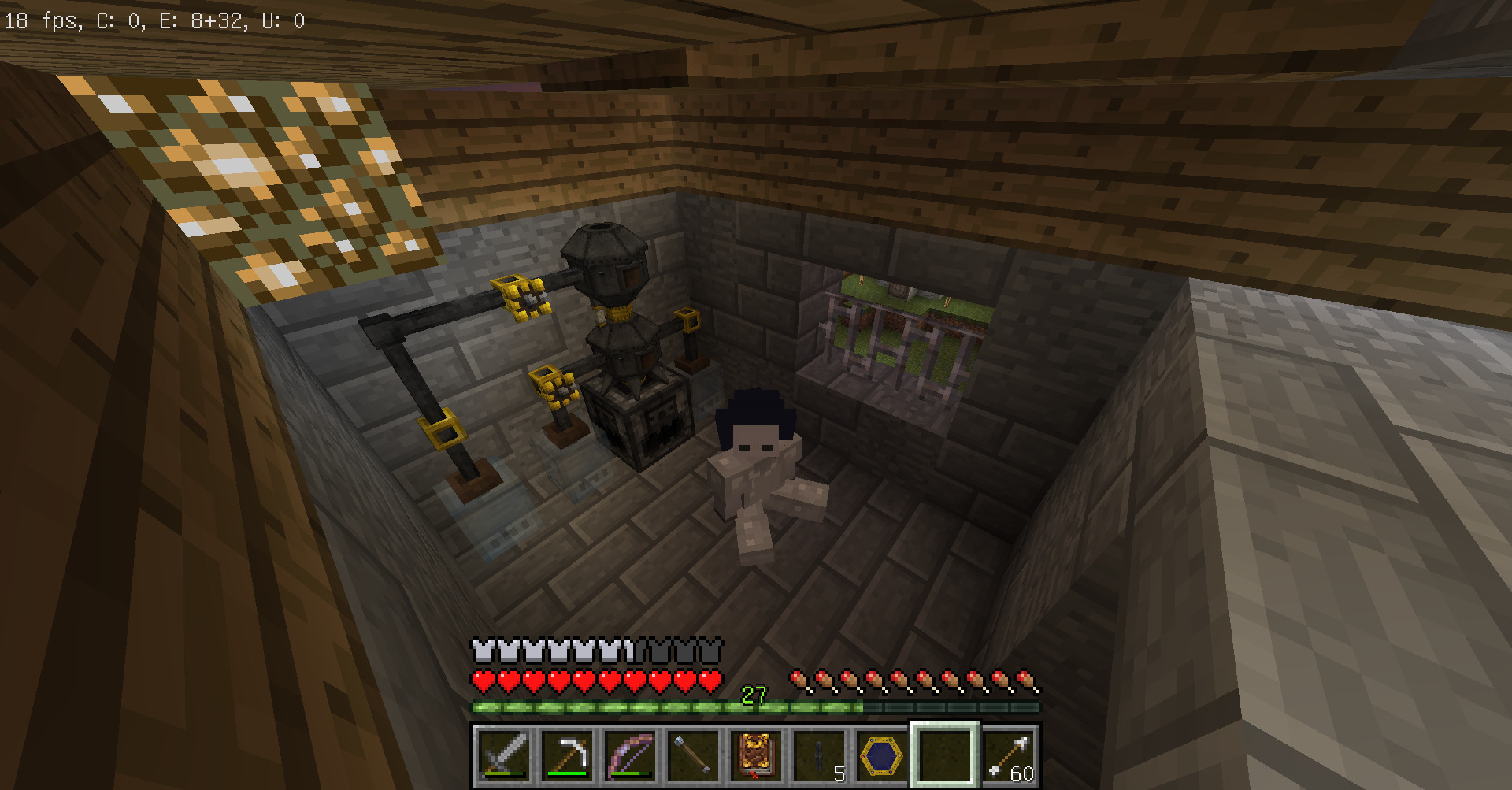Choose the stack of 60 arrows
The height and width of the screenshot is (790, 1512).
[1008, 755]
